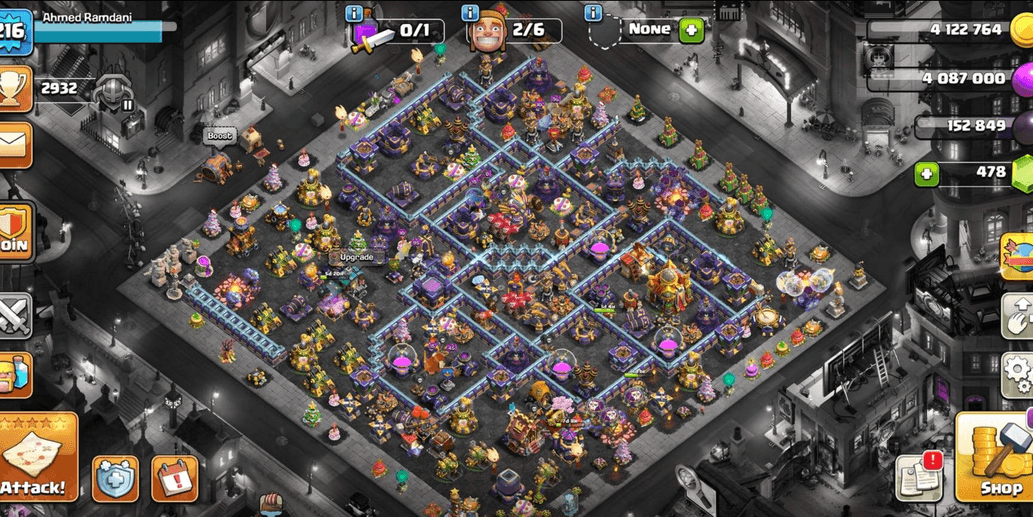The height and width of the screenshot is (517, 1033).
Task: Show info for the None slot
Action: point(594,13)
